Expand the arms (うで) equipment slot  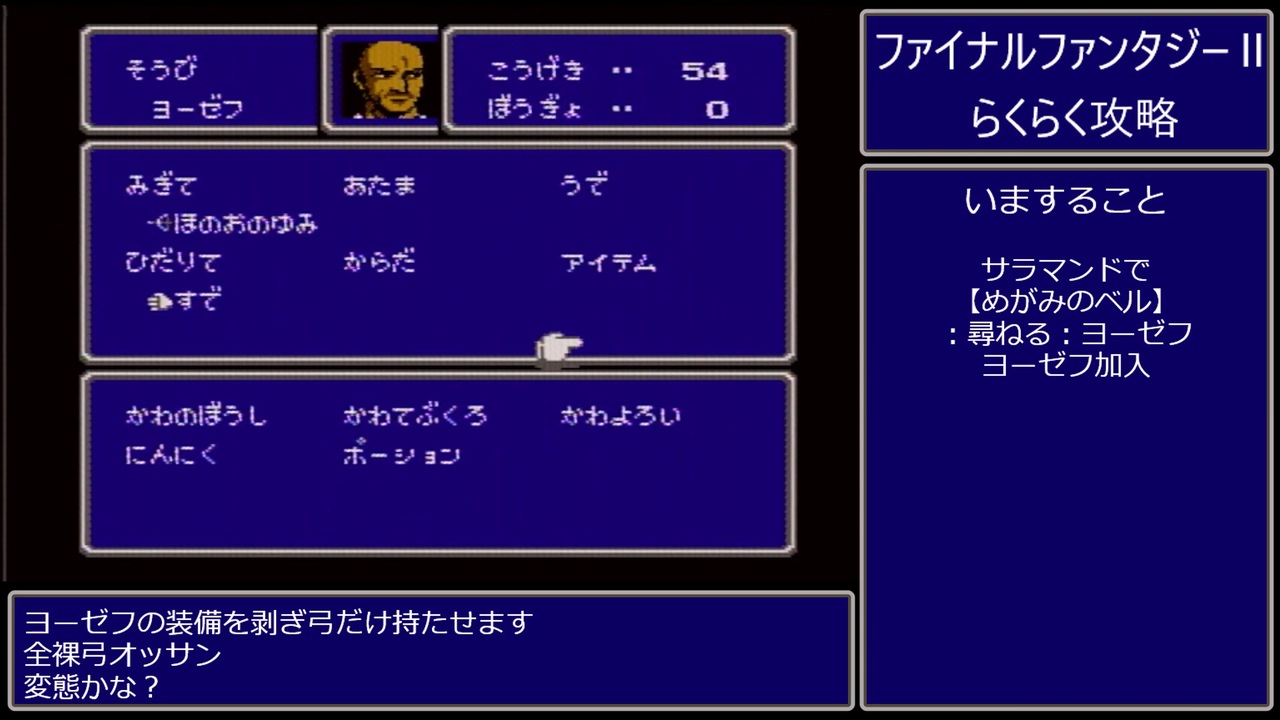[584, 185]
